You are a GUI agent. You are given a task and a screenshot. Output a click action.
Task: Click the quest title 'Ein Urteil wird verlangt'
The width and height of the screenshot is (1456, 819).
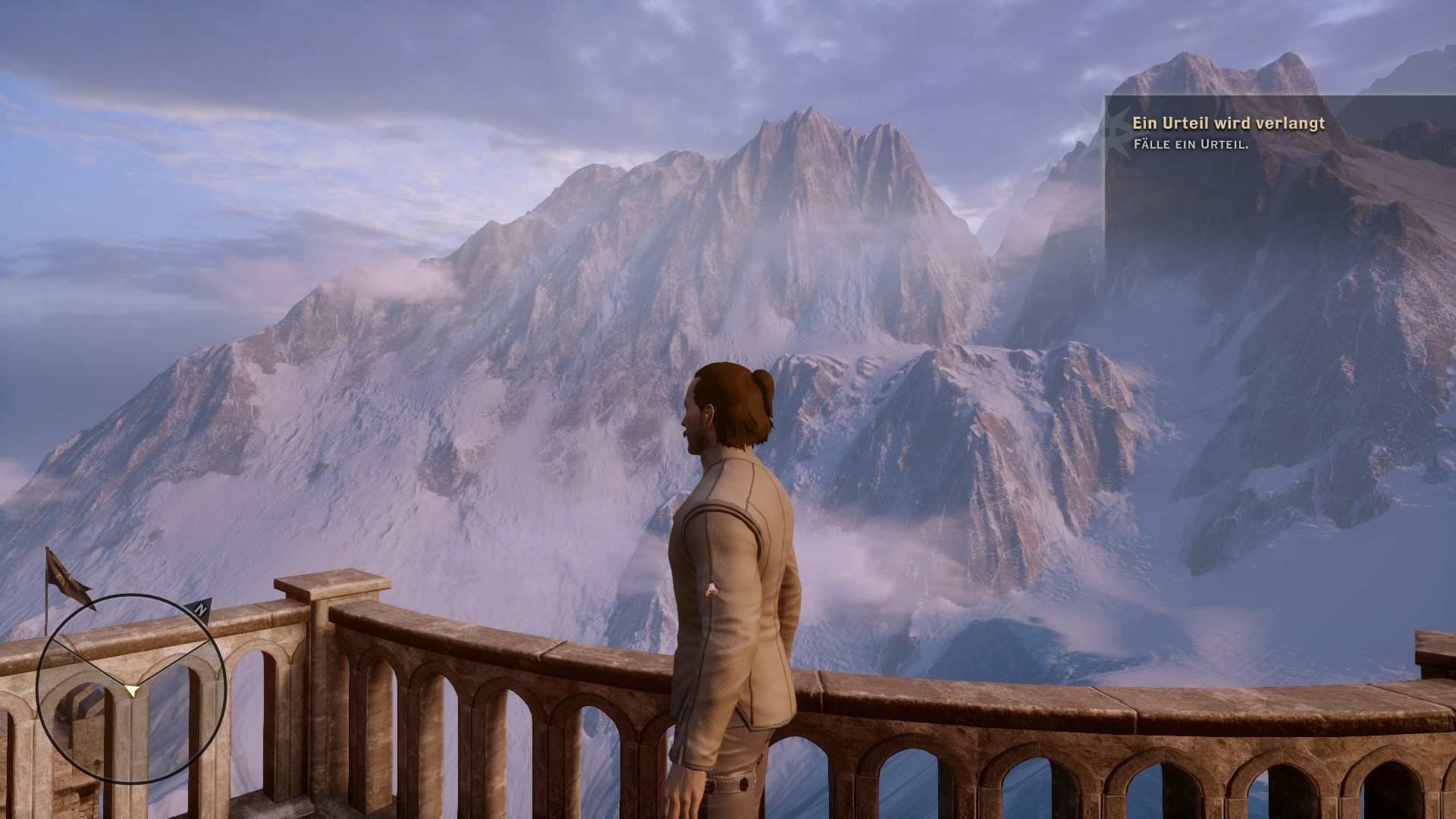tap(1228, 123)
